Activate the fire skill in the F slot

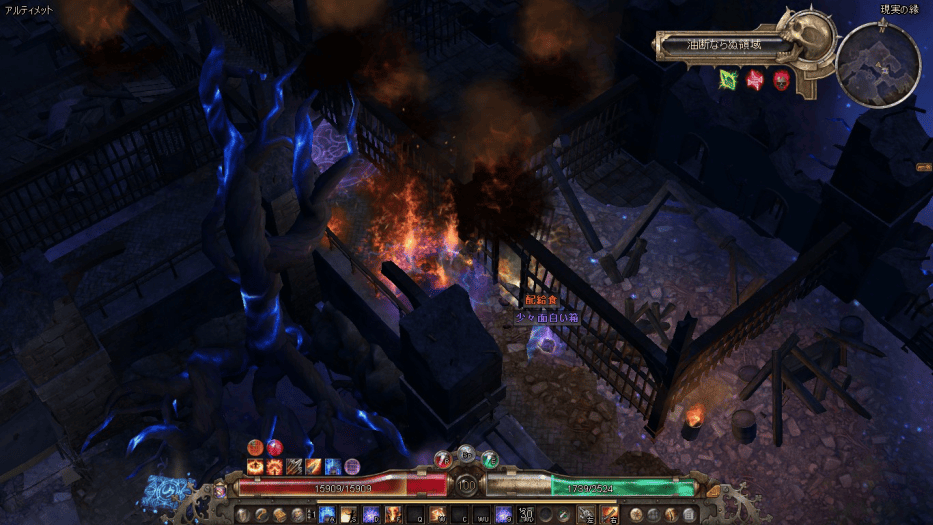[391, 514]
